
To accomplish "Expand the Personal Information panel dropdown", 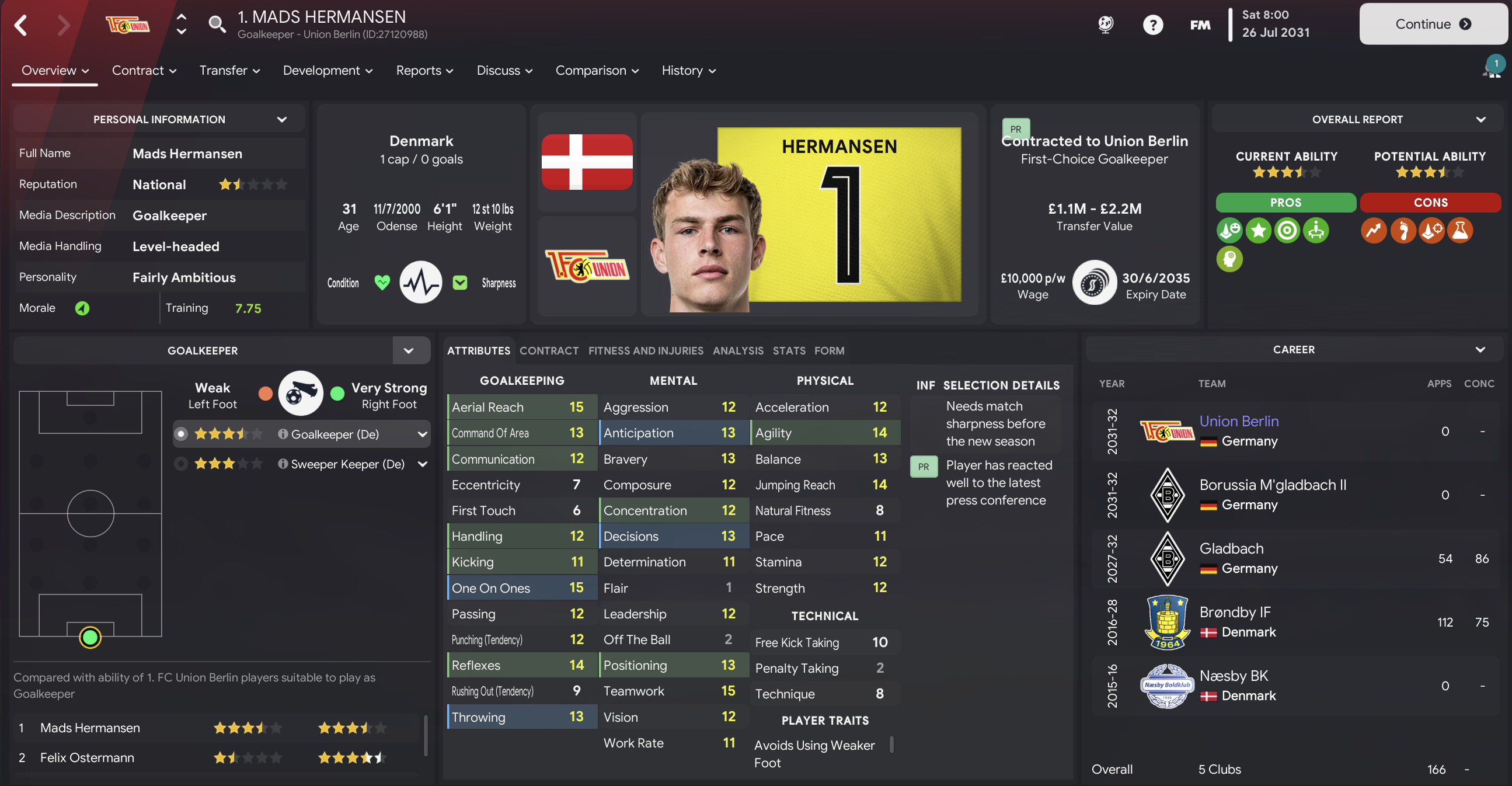I will (x=282, y=119).
